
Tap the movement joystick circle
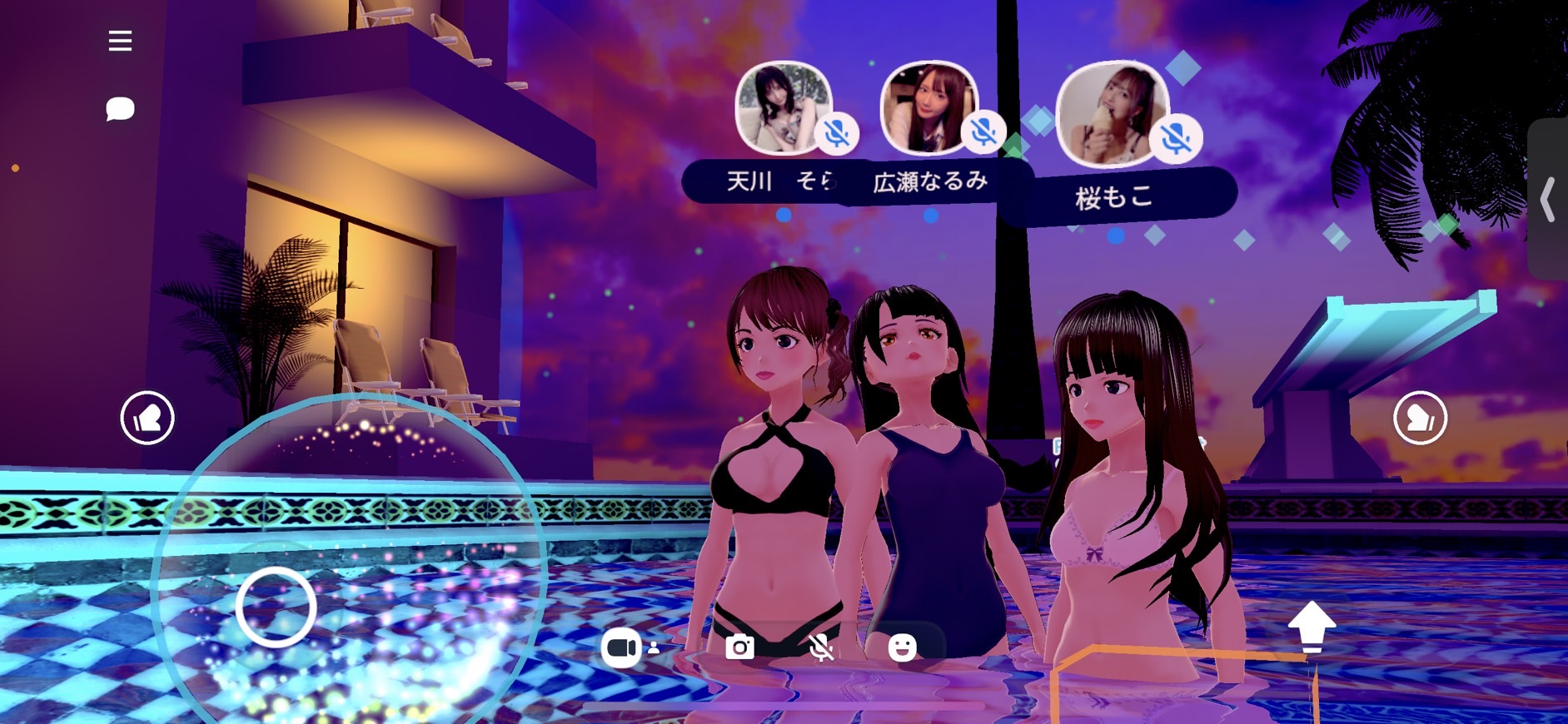point(276,607)
